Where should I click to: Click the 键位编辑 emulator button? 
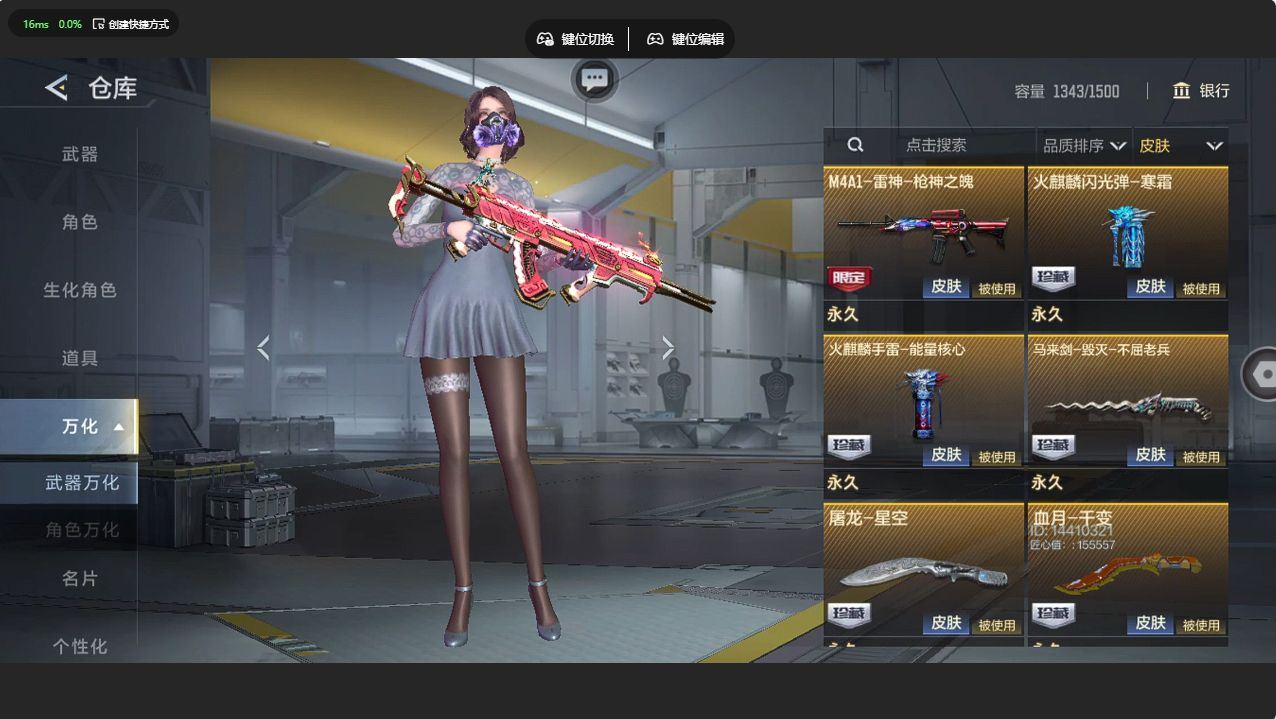[685, 39]
